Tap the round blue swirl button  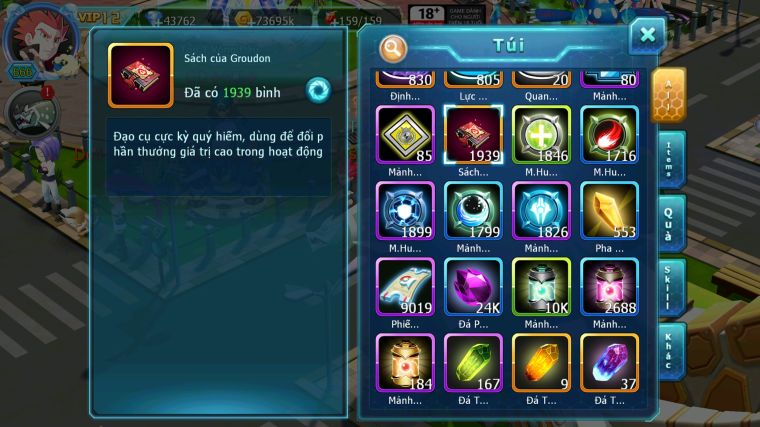click(x=318, y=89)
